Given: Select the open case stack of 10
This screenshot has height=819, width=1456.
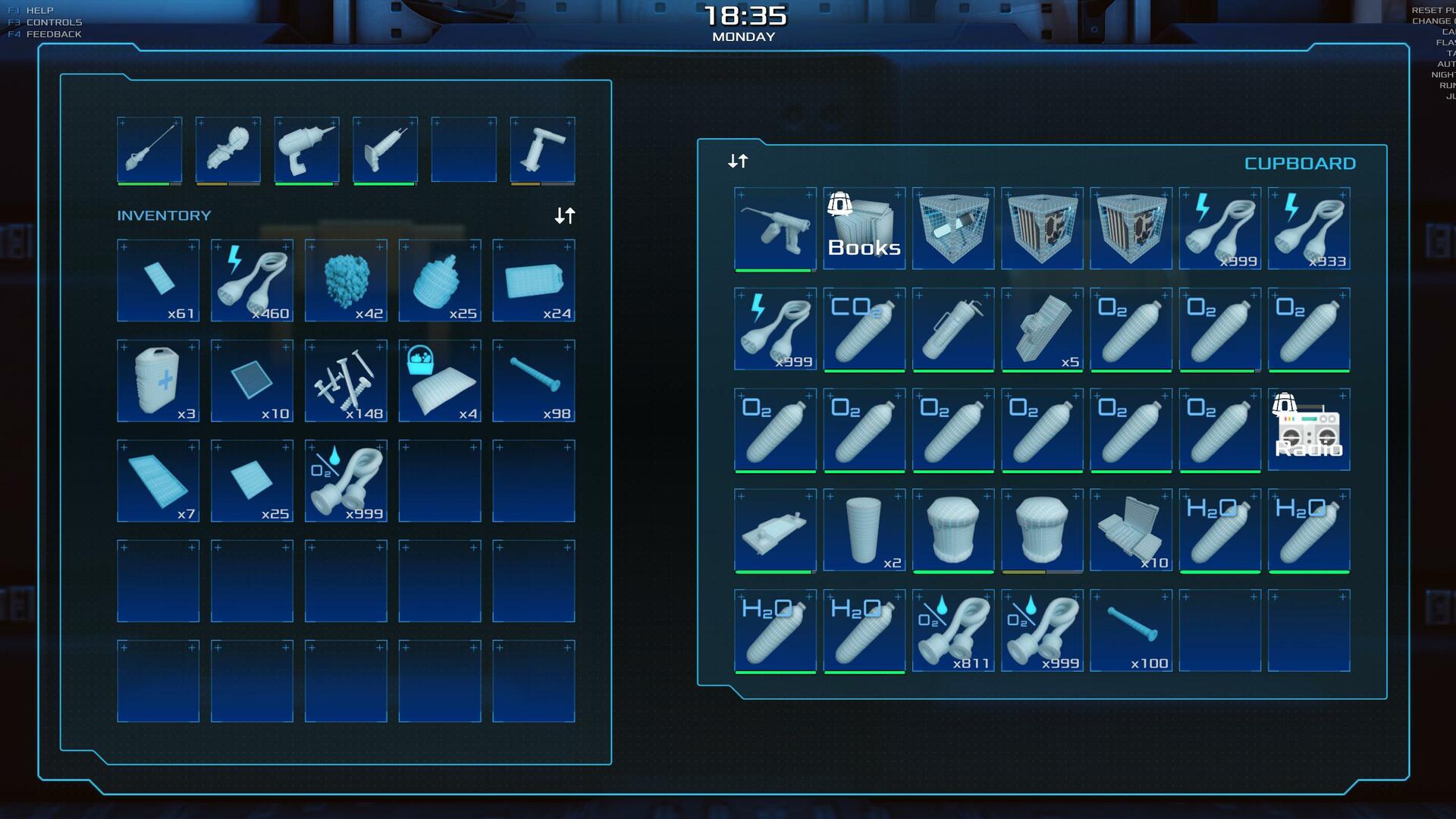Looking at the screenshot, I should (1131, 530).
